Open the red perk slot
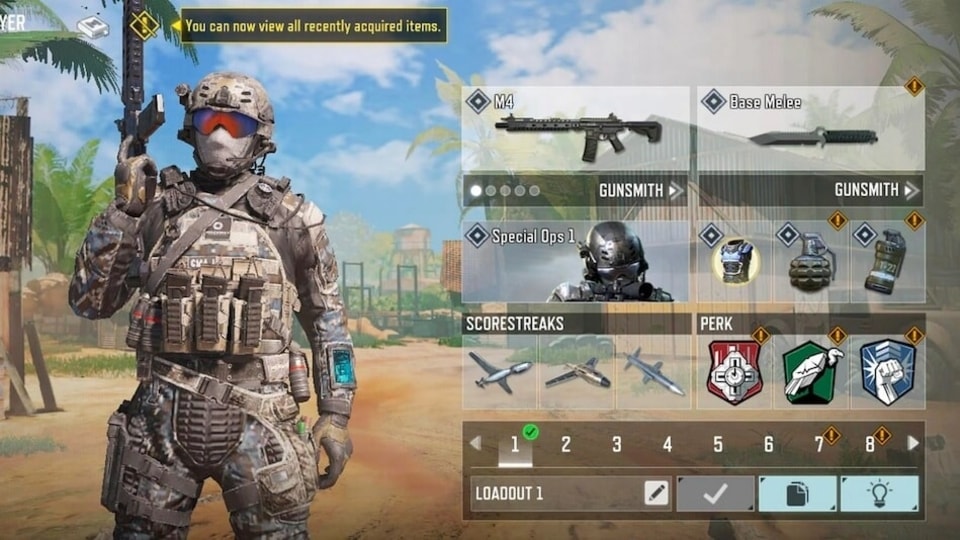This screenshot has height=540, width=960. point(734,371)
